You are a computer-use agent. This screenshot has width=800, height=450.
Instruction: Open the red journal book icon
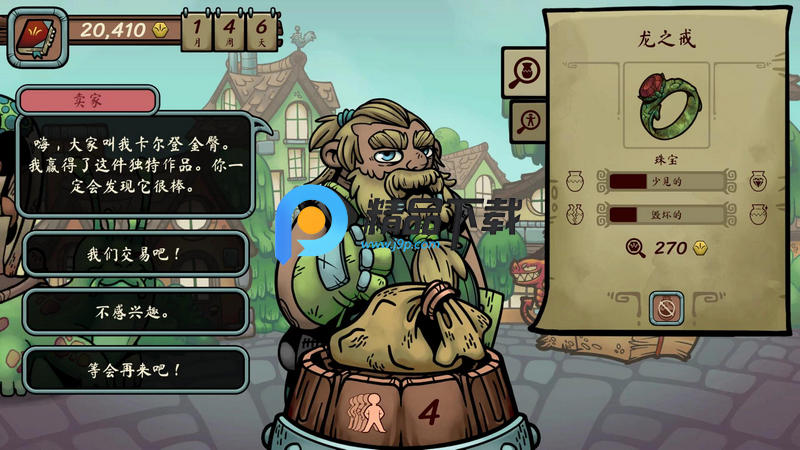(37, 38)
